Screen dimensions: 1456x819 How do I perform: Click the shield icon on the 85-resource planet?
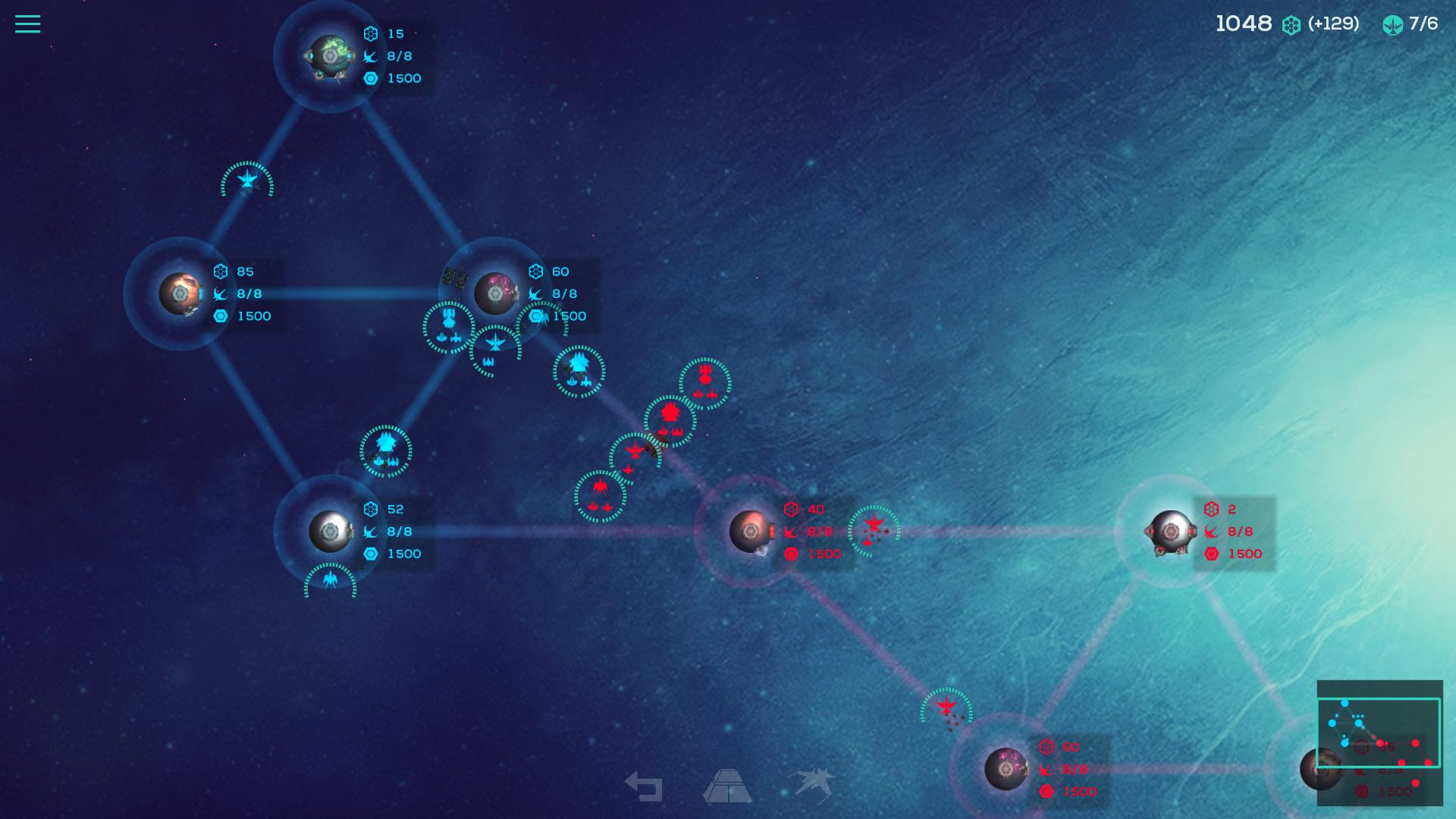[220, 316]
